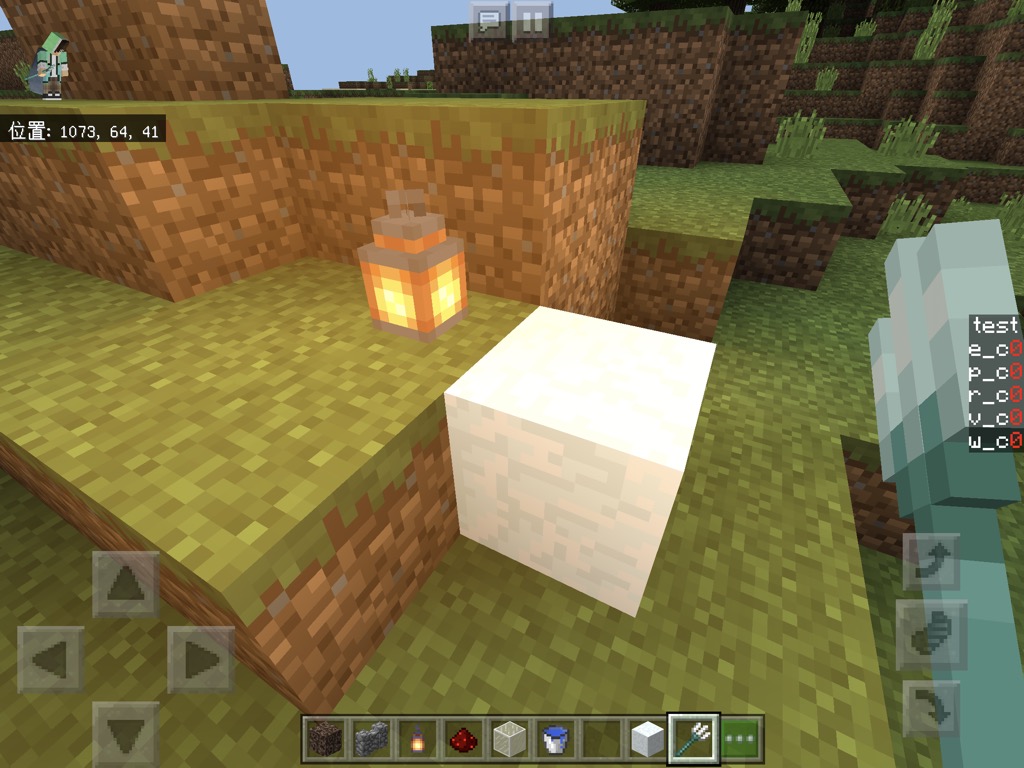The image size is (1024, 768).
Task: Tap the move backward arrow
Action: pos(126,735)
